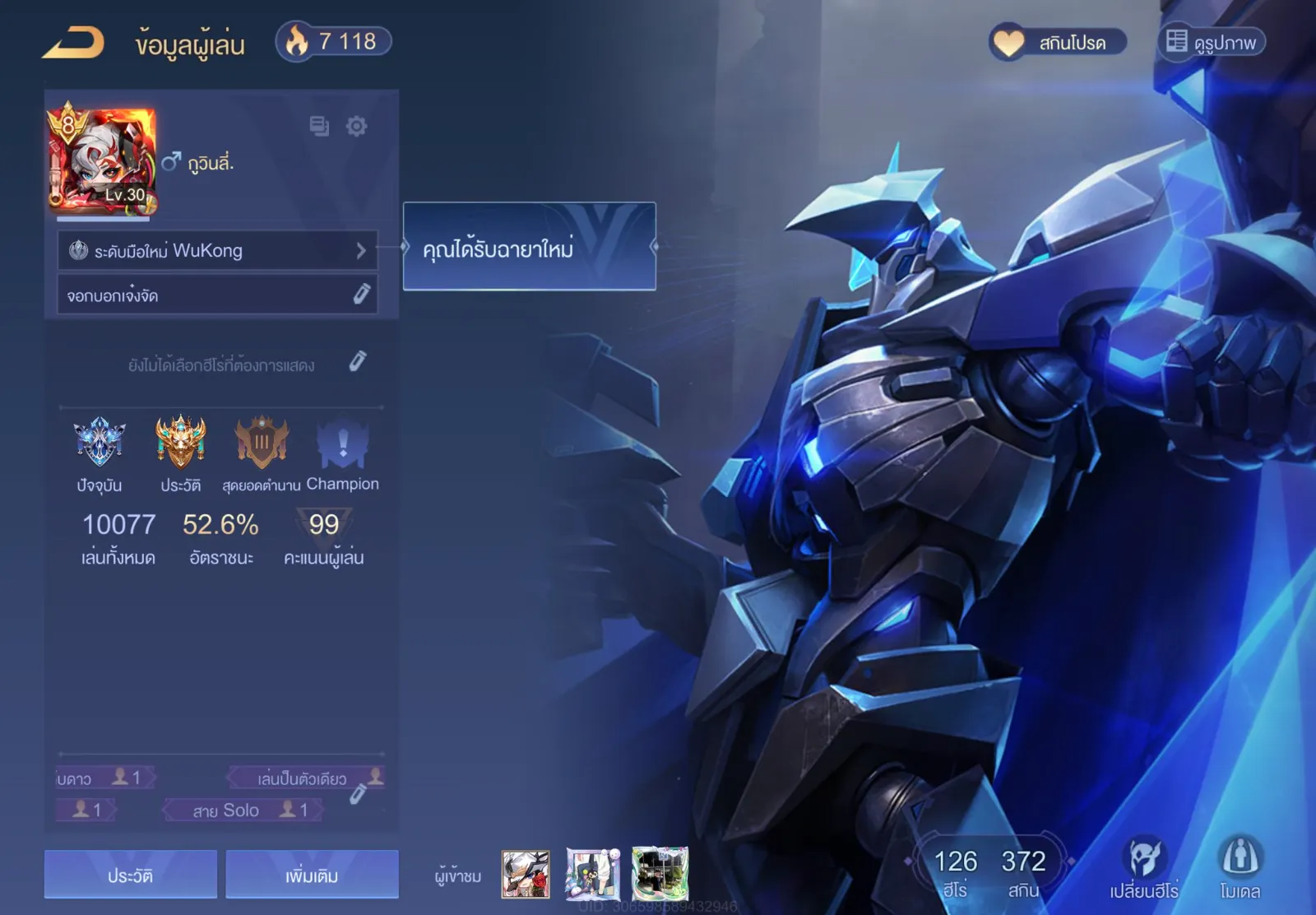Edit the displayed hero selection pencil
The width and height of the screenshot is (1316, 915).
click(x=357, y=362)
